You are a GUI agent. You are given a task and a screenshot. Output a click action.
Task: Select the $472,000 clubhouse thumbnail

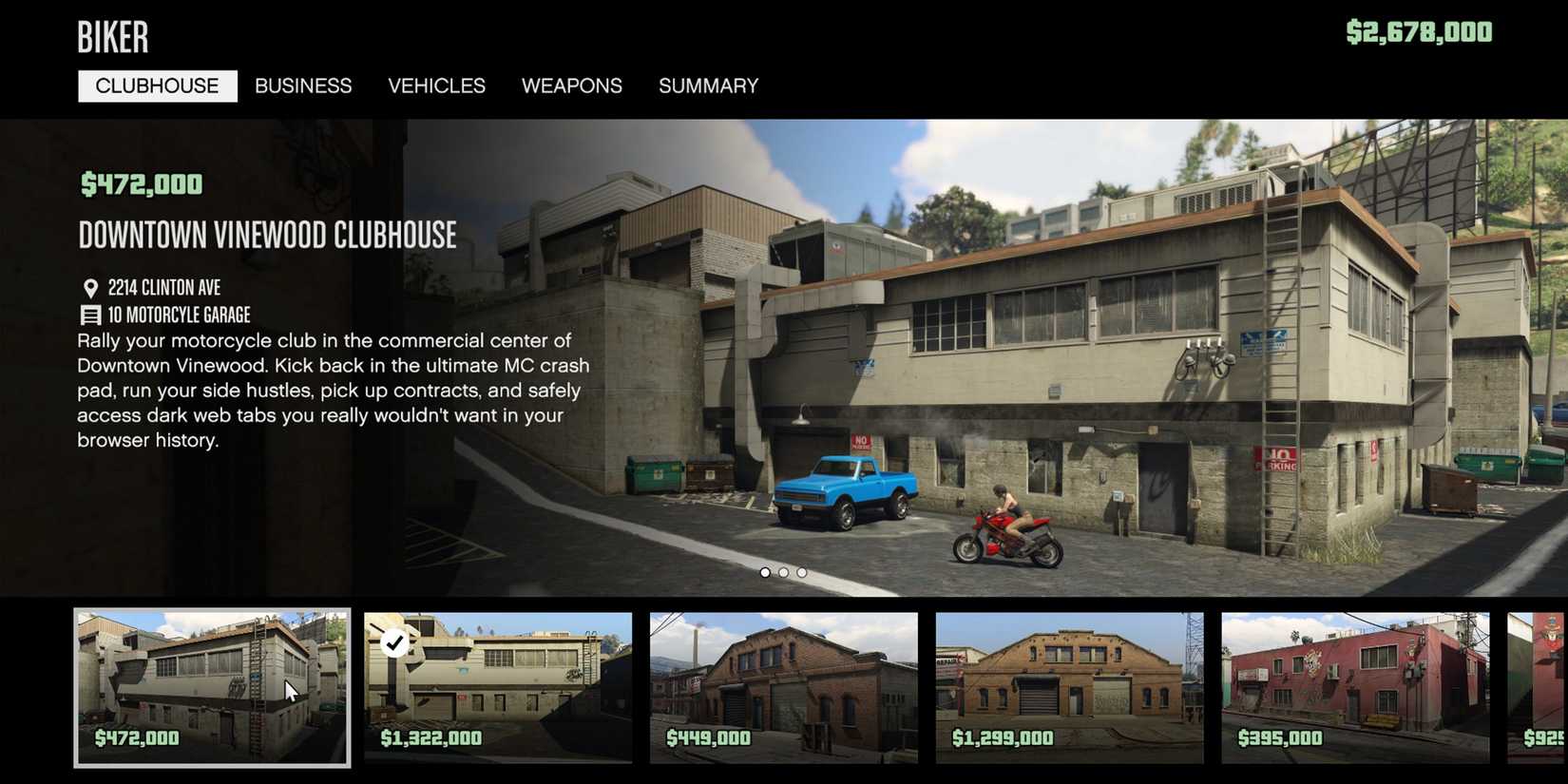(x=211, y=689)
